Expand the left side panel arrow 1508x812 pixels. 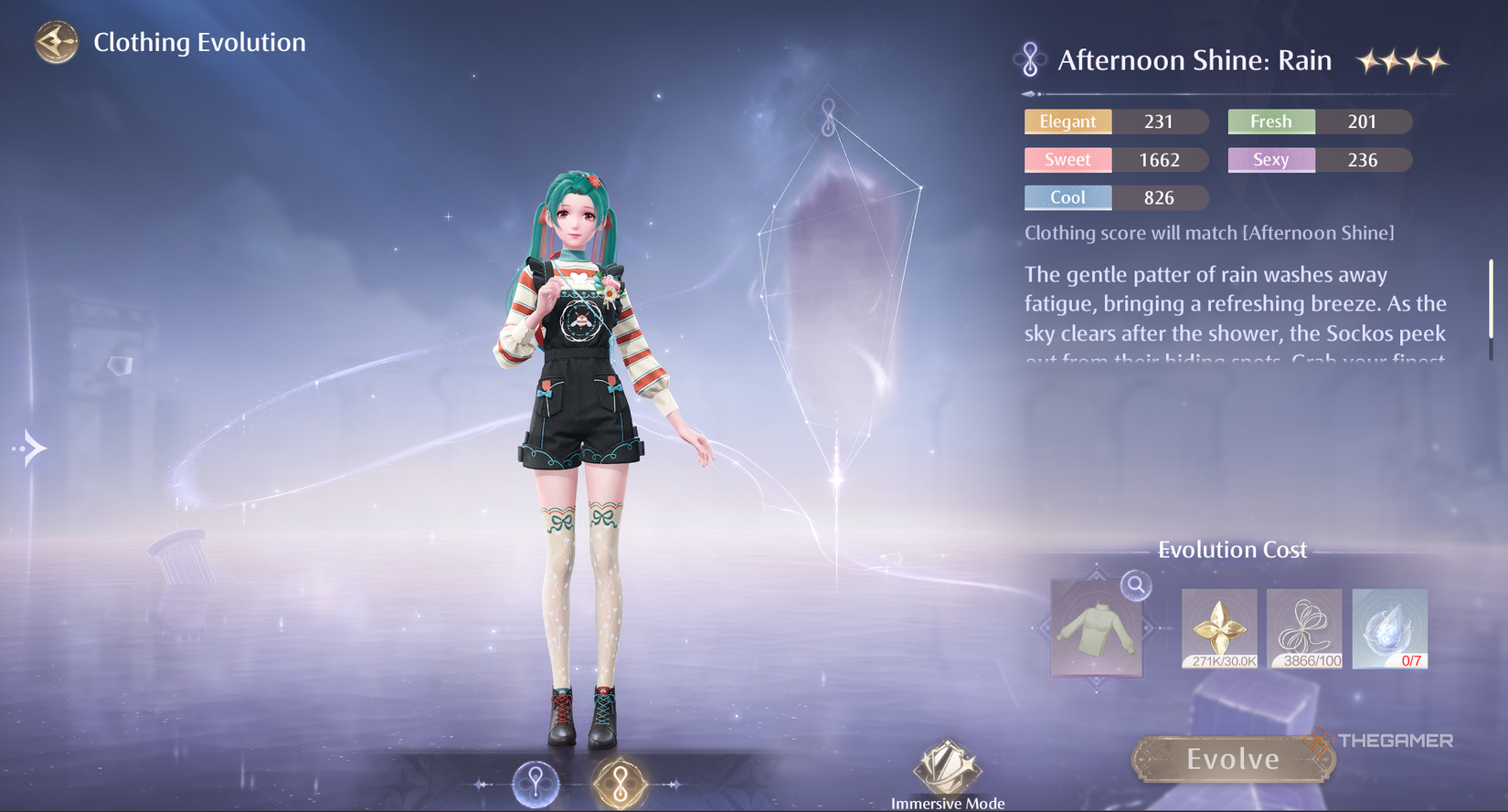click(x=30, y=447)
